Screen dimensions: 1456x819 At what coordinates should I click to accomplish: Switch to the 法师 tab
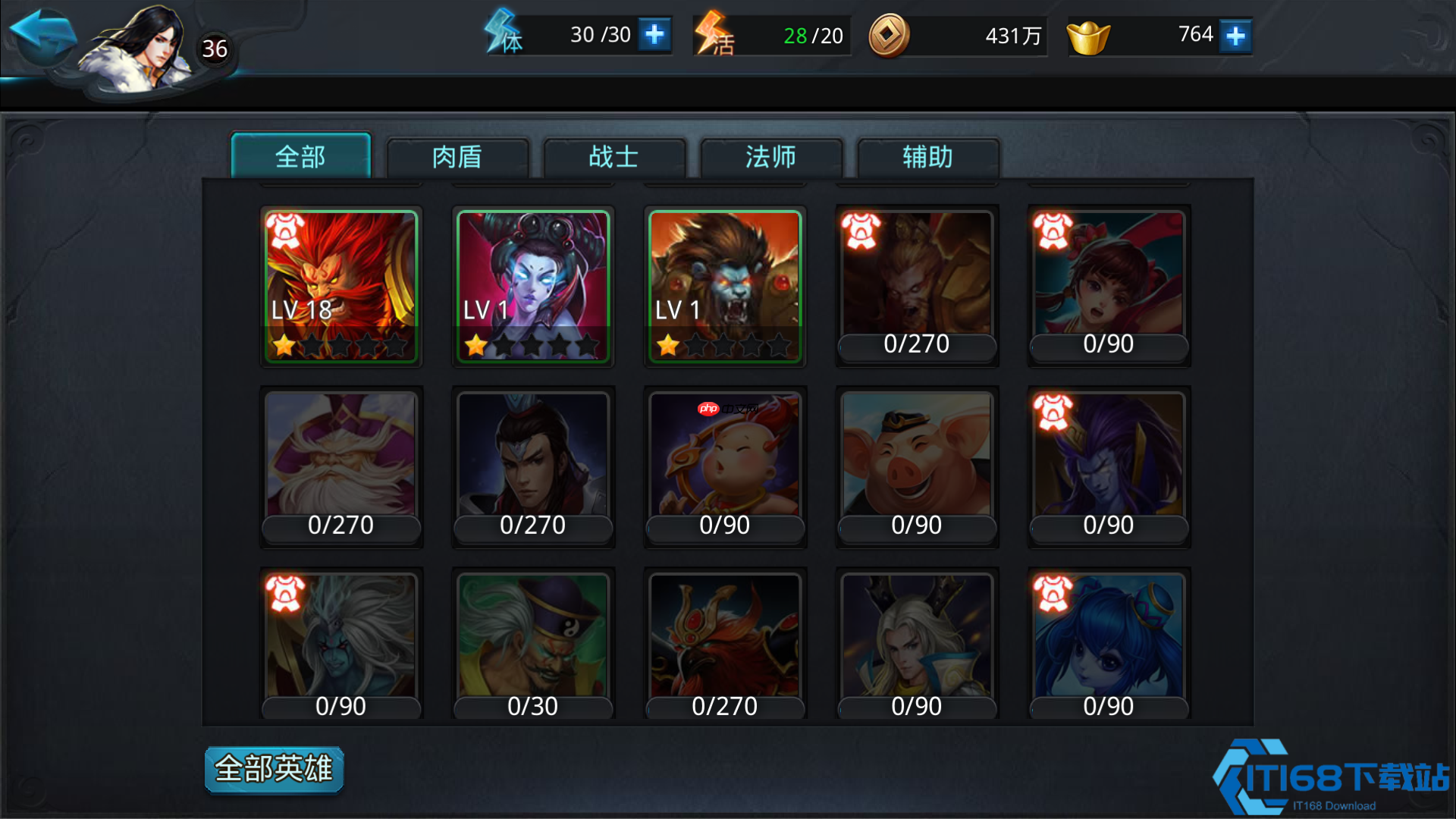tap(771, 157)
